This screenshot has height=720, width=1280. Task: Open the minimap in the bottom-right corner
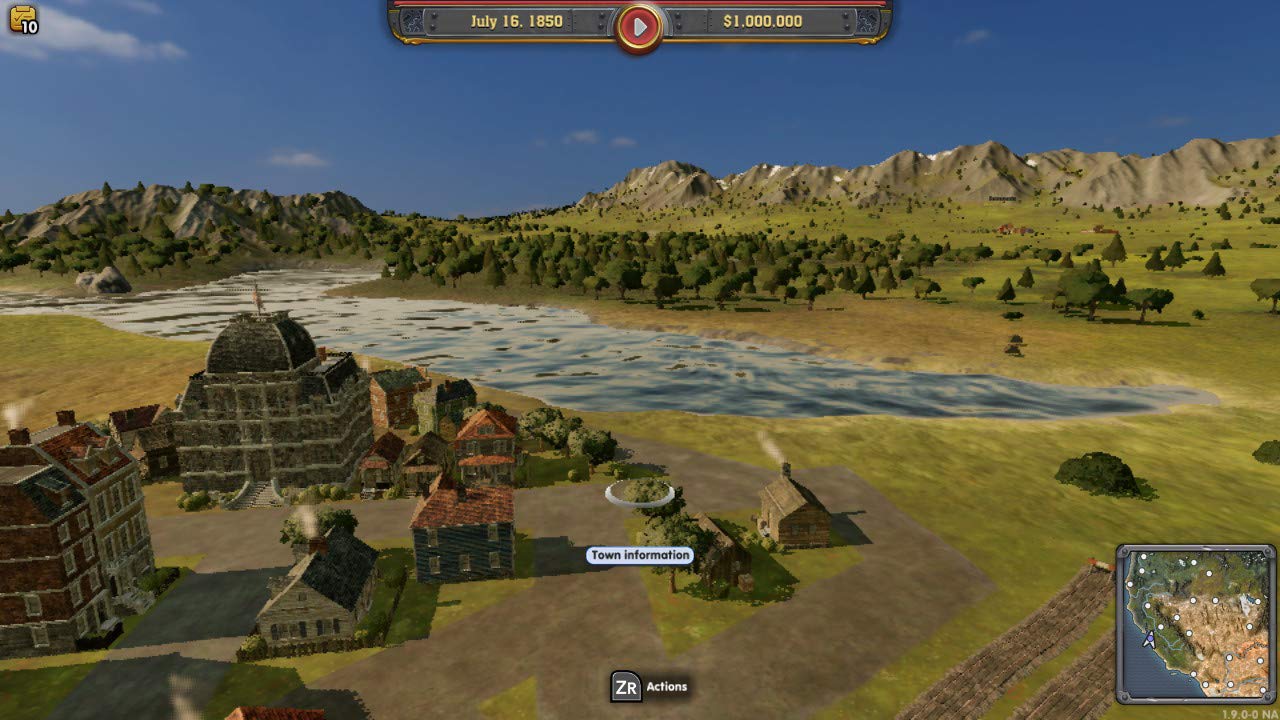(x=1197, y=620)
